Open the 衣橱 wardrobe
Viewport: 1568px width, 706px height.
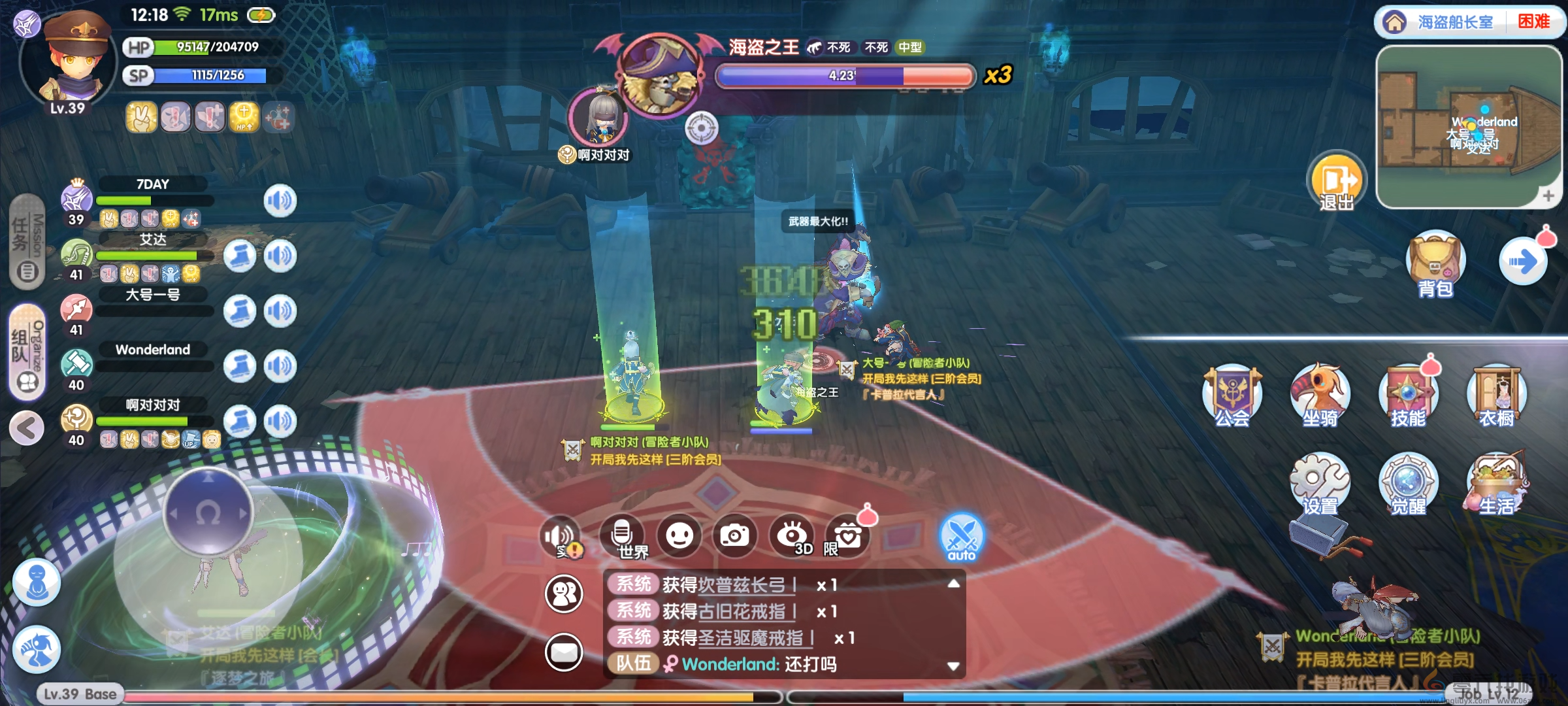coord(1496,395)
